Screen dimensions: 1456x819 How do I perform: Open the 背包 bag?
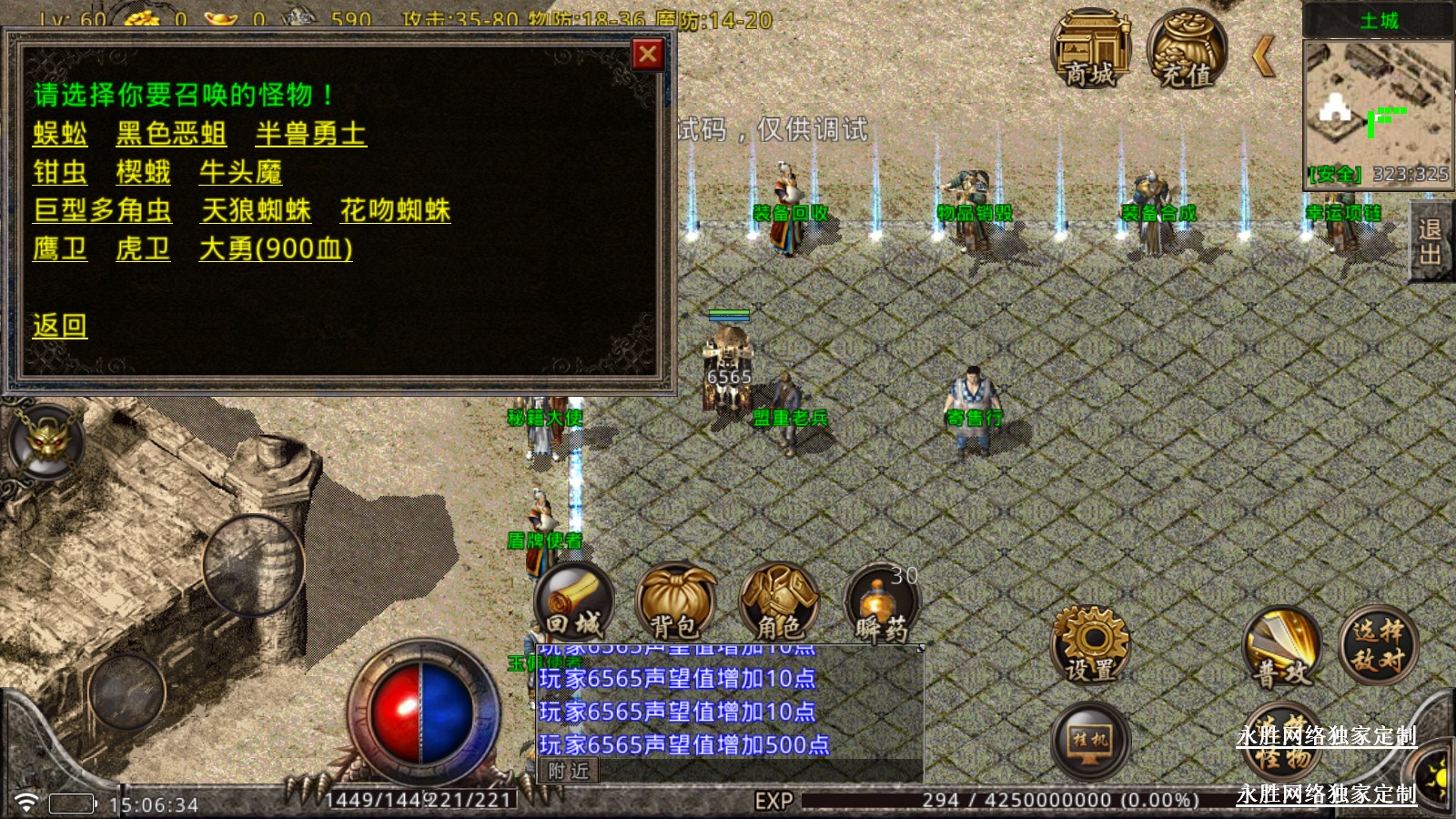click(x=675, y=602)
